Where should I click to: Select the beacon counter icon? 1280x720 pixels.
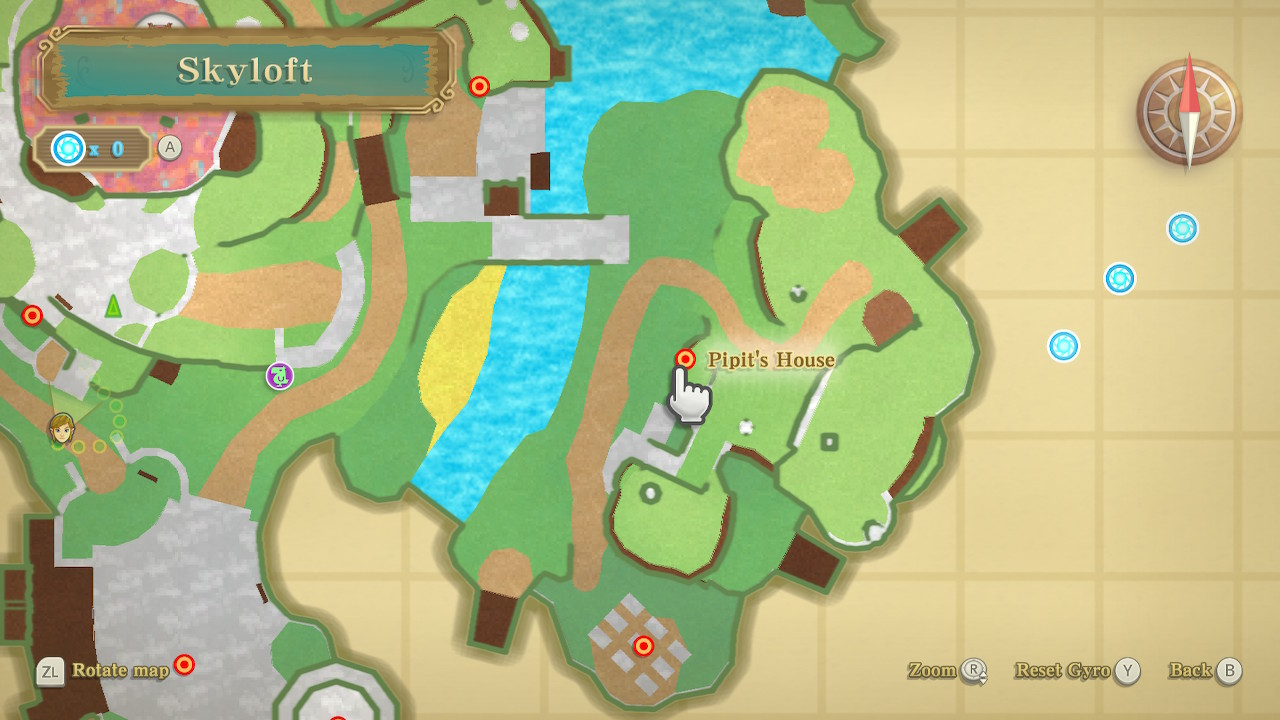[x=68, y=149]
